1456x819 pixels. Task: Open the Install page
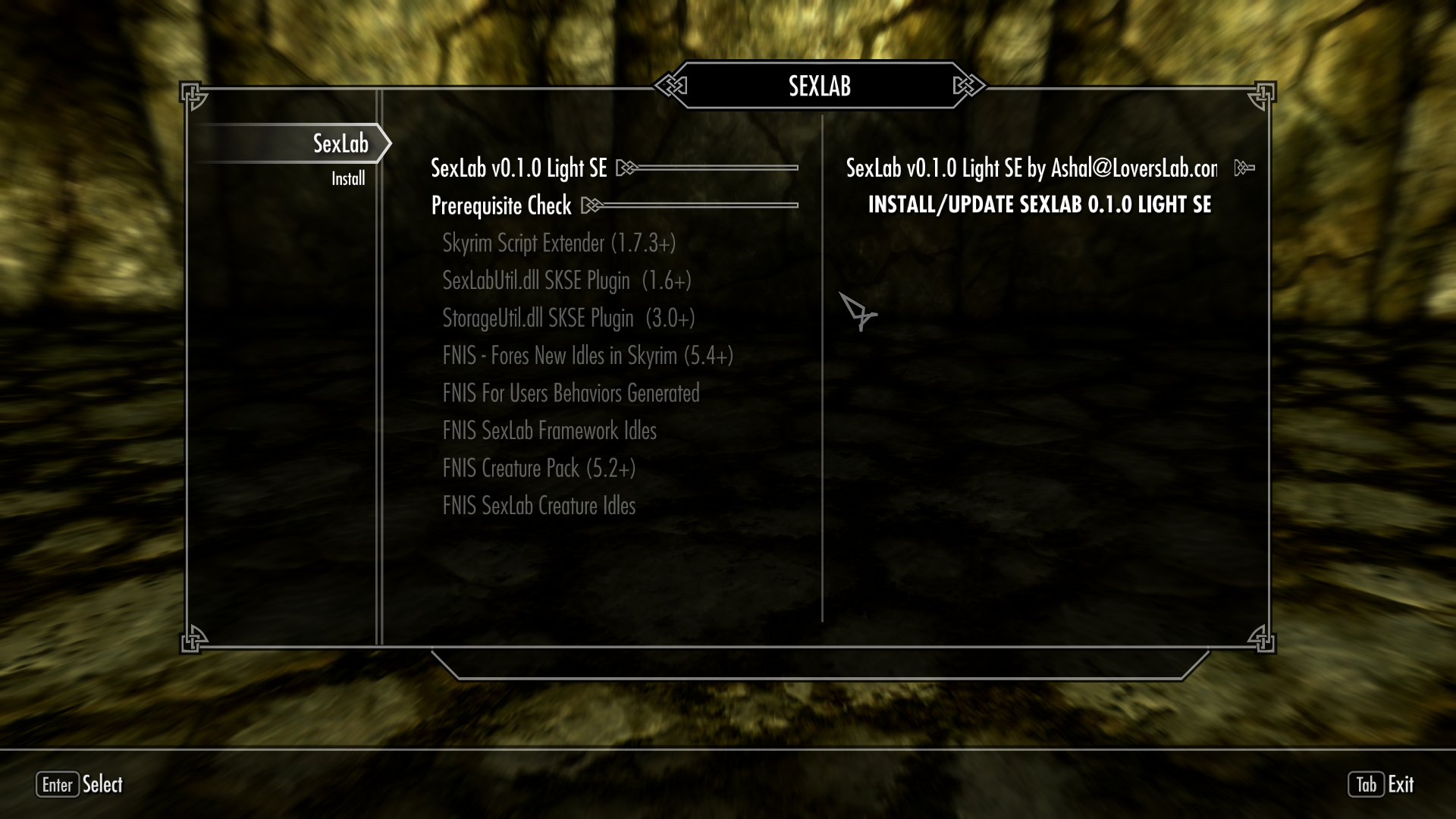[348, 179]
